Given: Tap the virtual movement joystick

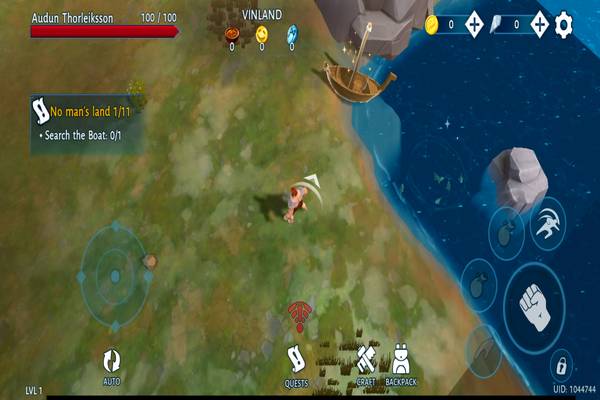Looking at the screenshot, I should [x=114, y=274].
